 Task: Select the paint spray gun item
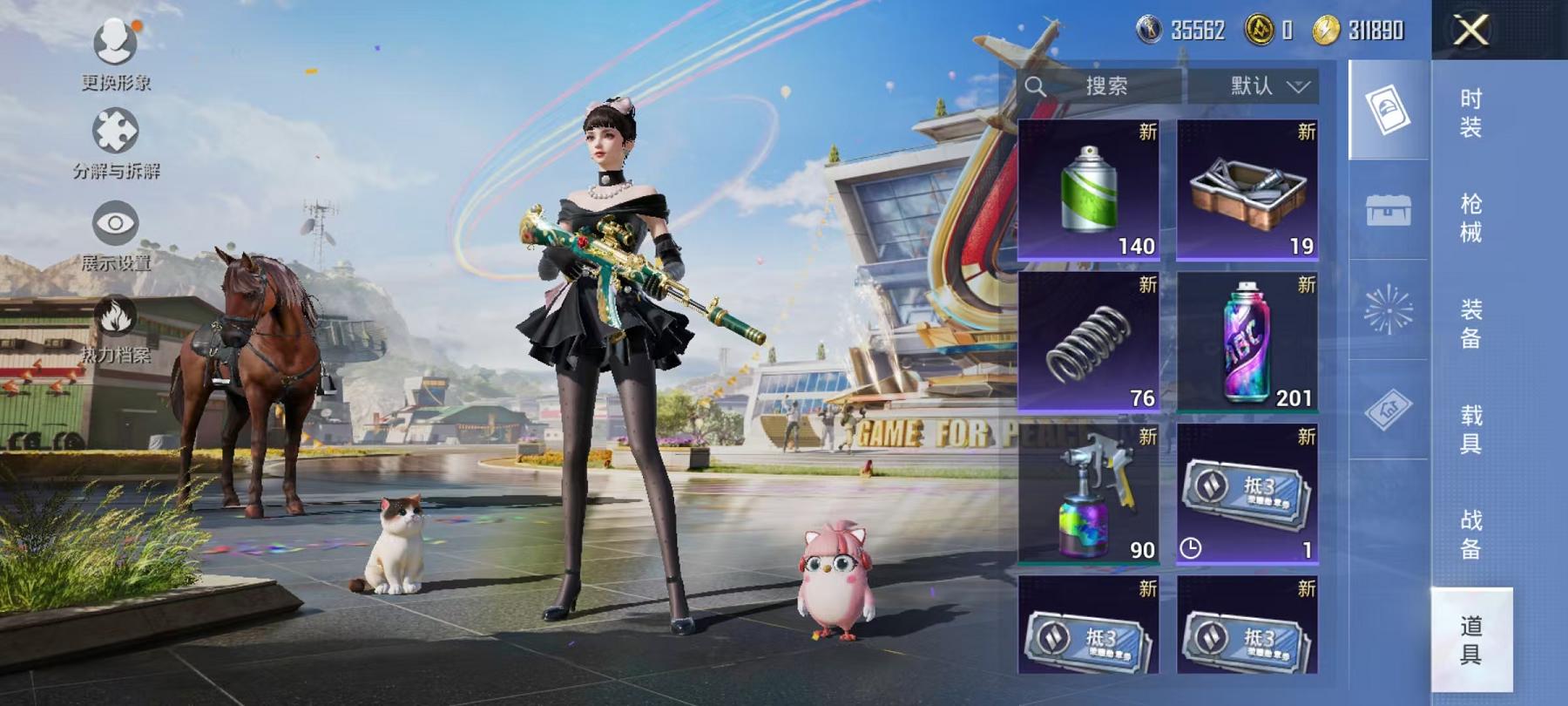[1088, 493]
